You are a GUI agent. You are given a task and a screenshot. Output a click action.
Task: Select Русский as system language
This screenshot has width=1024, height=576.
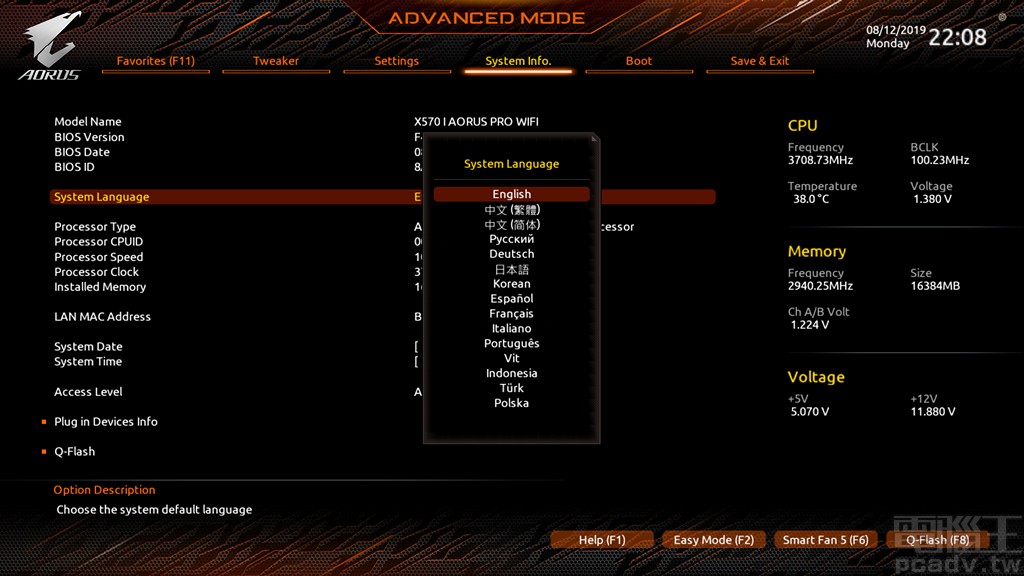511,239
